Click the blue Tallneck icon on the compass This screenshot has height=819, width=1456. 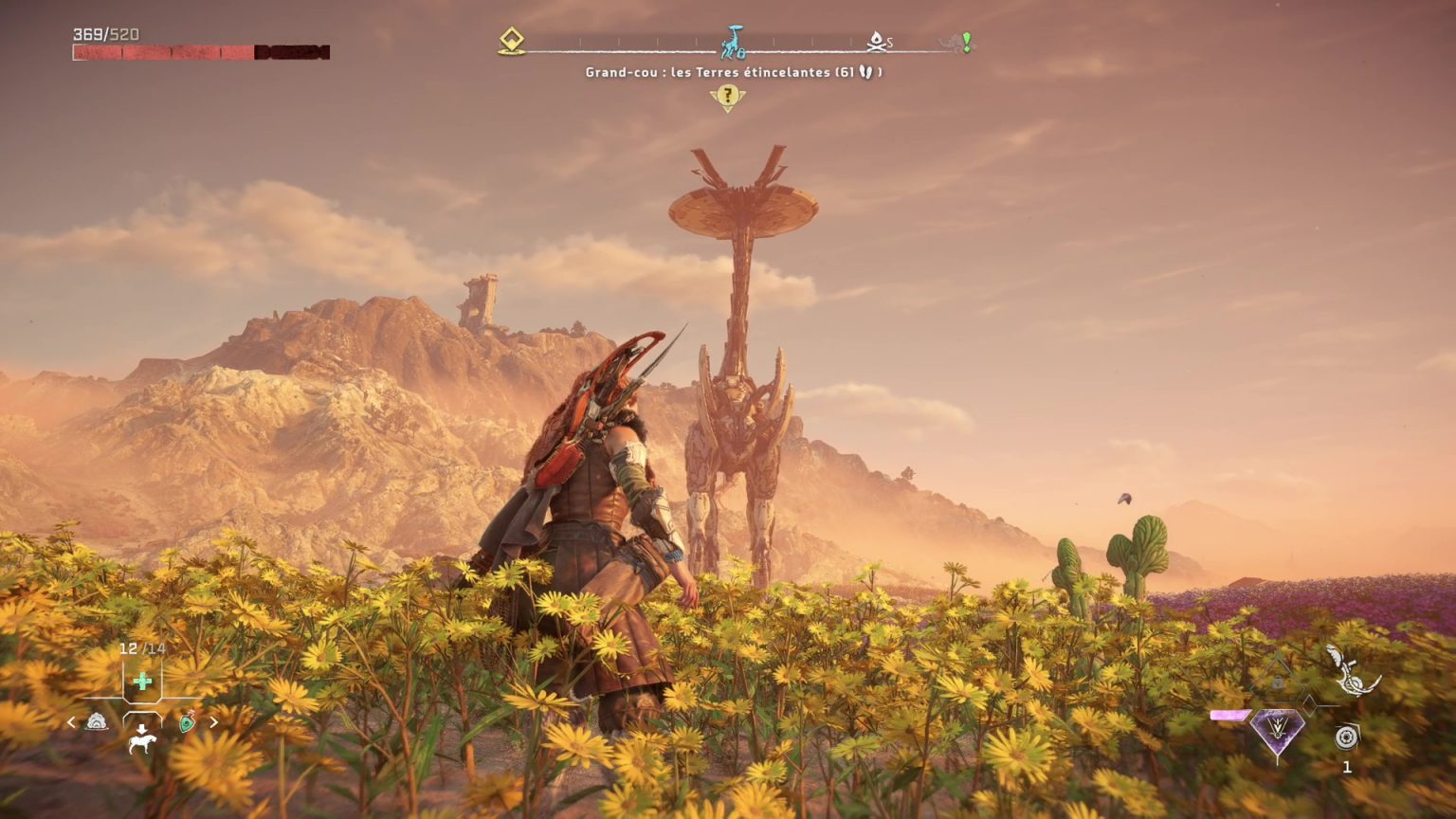pos(733,43)
